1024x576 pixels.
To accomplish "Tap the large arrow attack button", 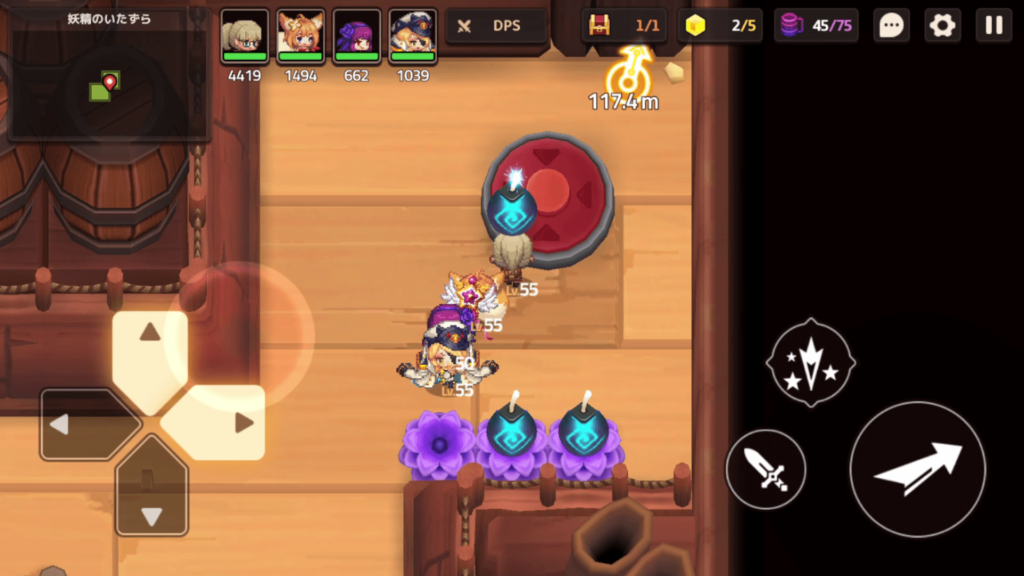I will (x=918, y=469).
